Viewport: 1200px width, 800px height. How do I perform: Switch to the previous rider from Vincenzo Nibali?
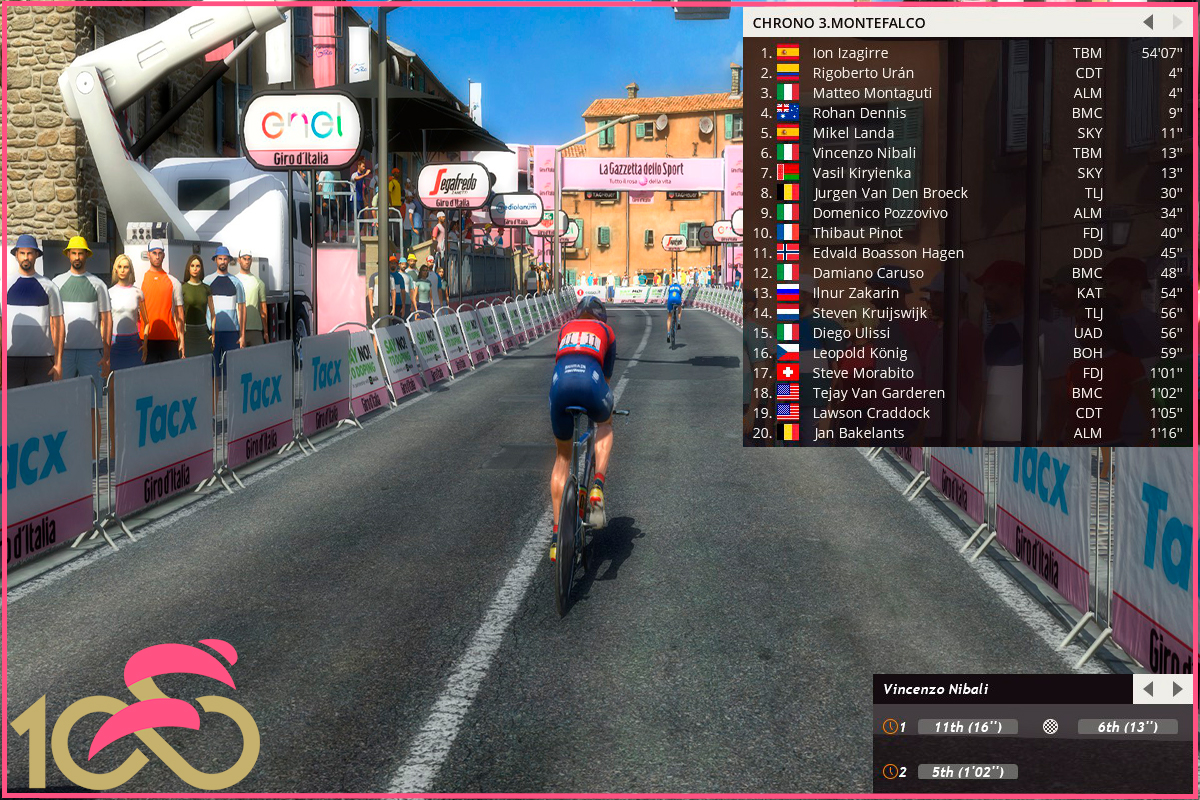pyautogui.click(x=1148, y=689)
